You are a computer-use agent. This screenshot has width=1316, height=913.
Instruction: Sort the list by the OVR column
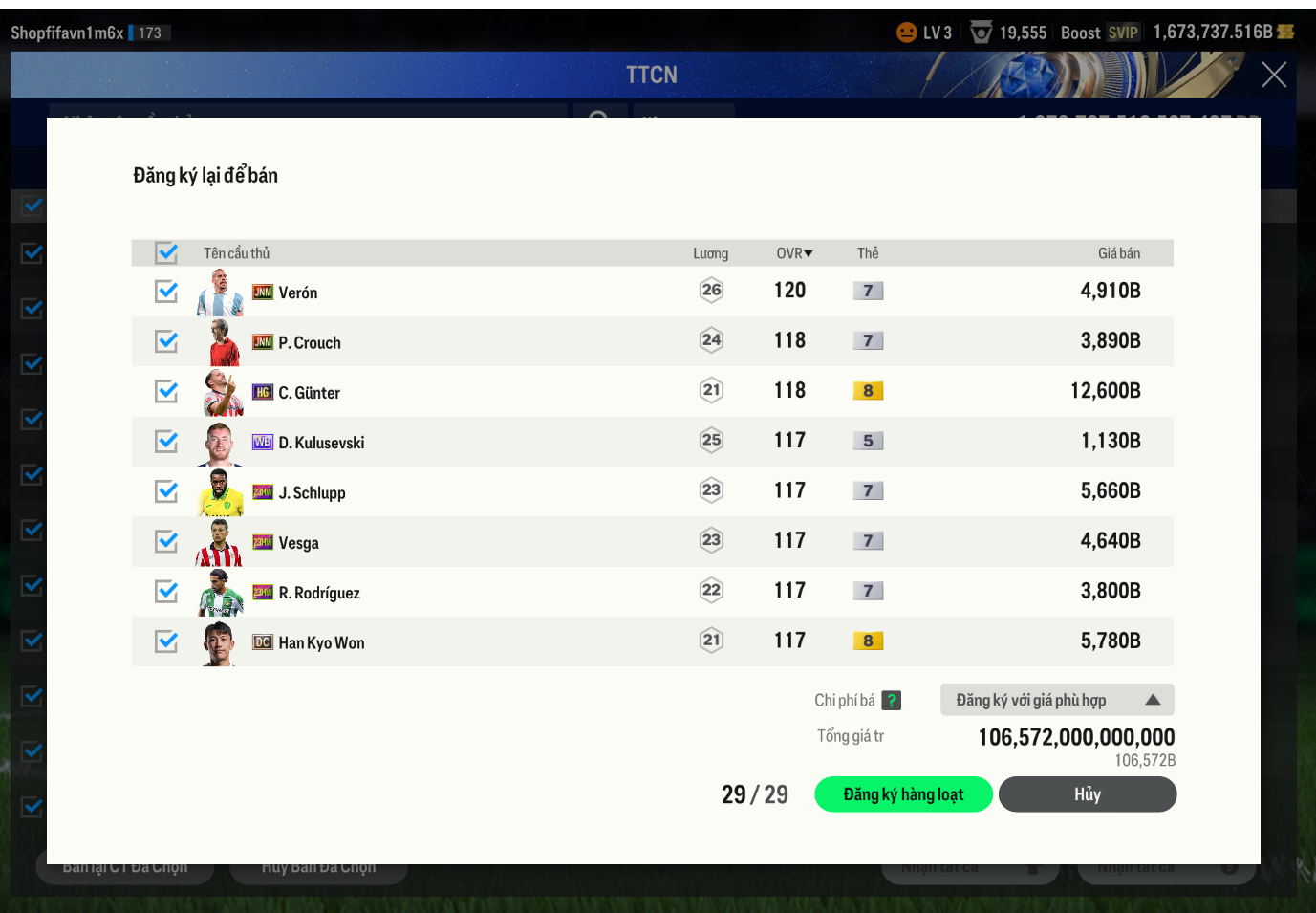pos(794,253)
